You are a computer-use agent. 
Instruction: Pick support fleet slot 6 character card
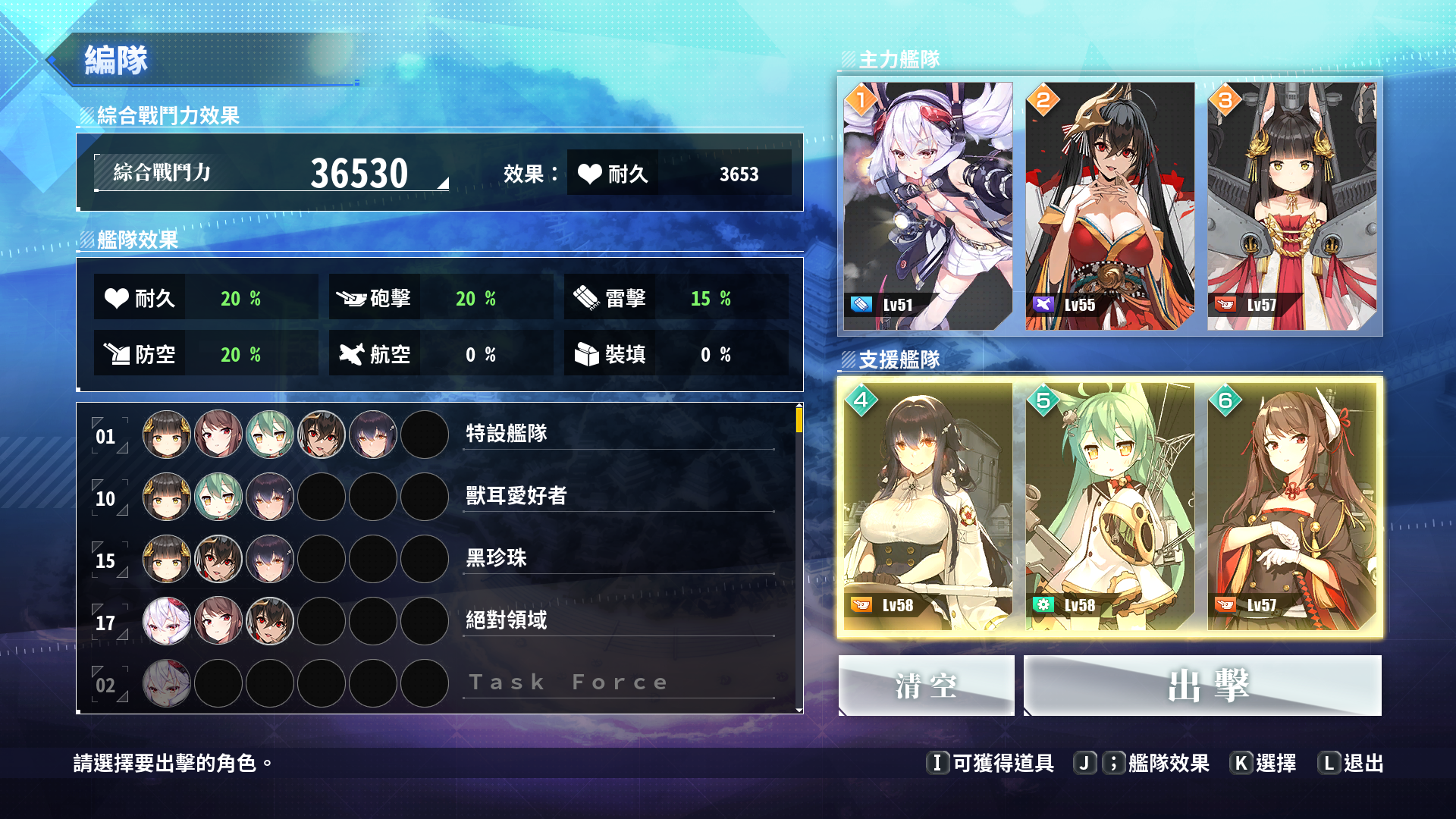[x=1291, y=507]
